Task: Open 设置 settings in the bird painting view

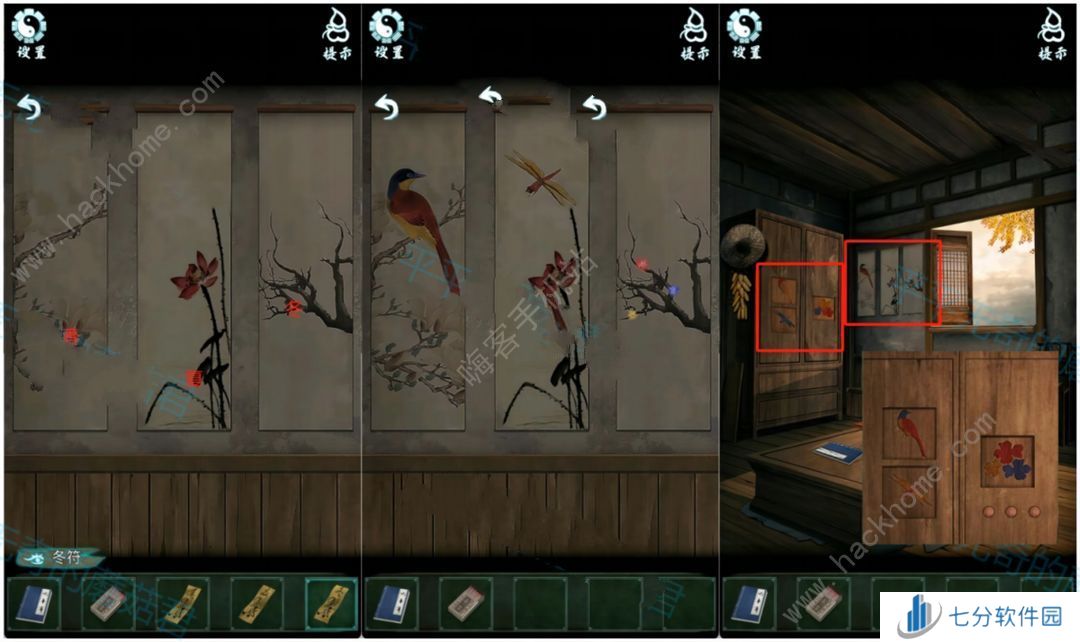Action: 387,33
